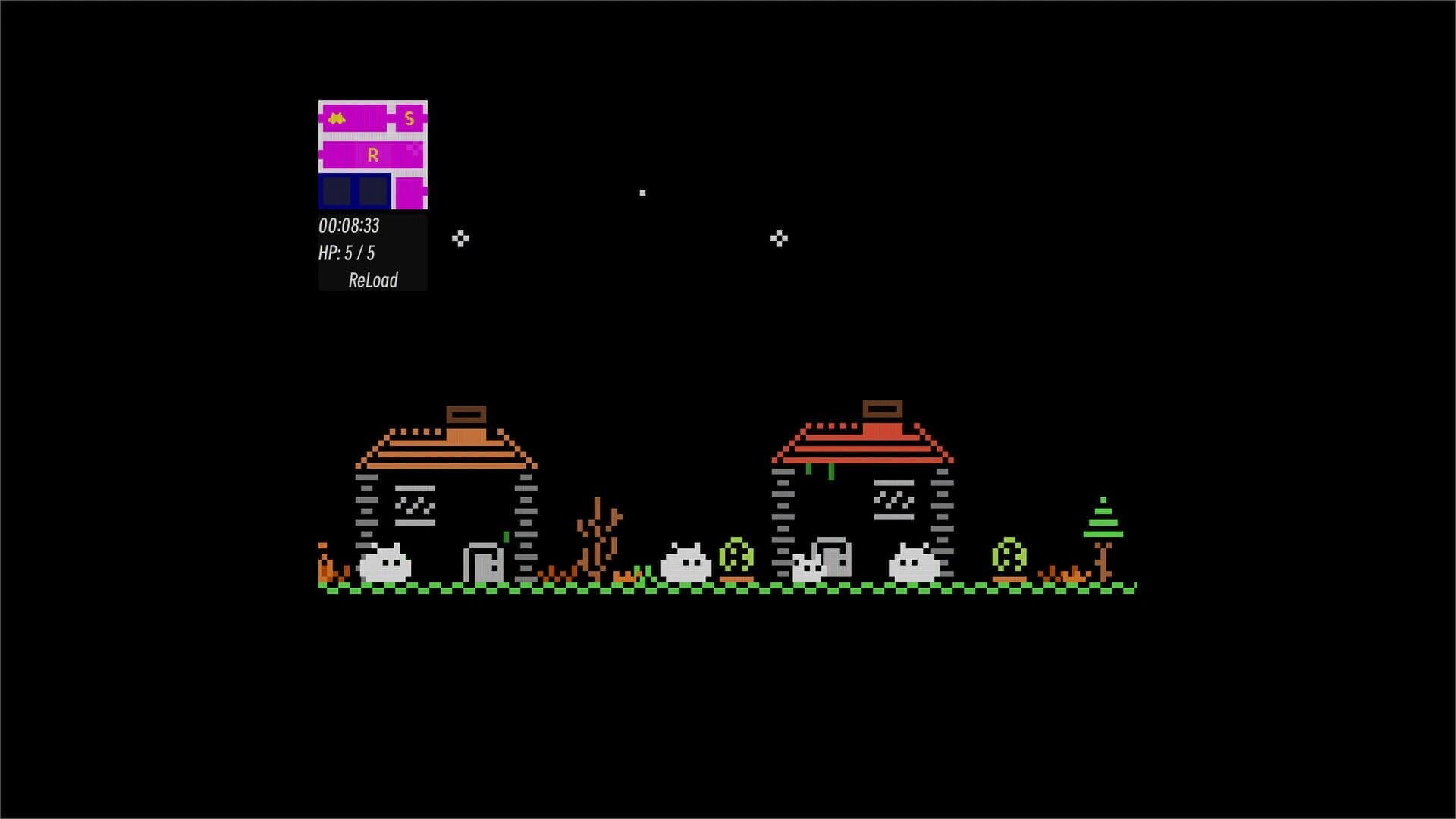Click the second sparkle near the HUD panel
Viewport: 1456px width, 819px height.
click(x=459, y=237)
